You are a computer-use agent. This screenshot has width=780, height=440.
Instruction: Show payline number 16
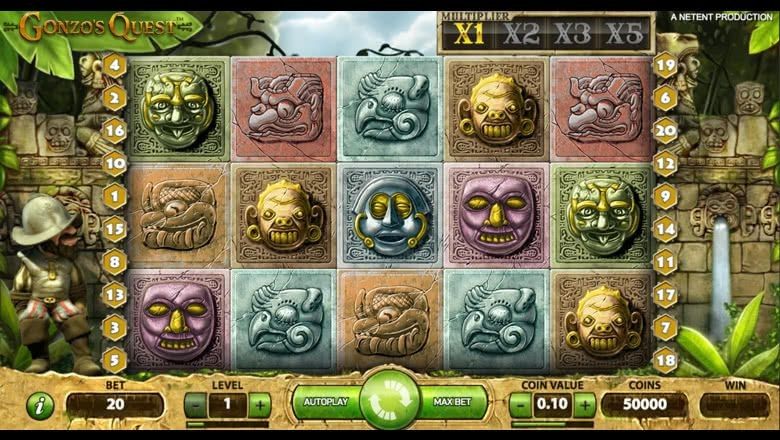[115, 130]
